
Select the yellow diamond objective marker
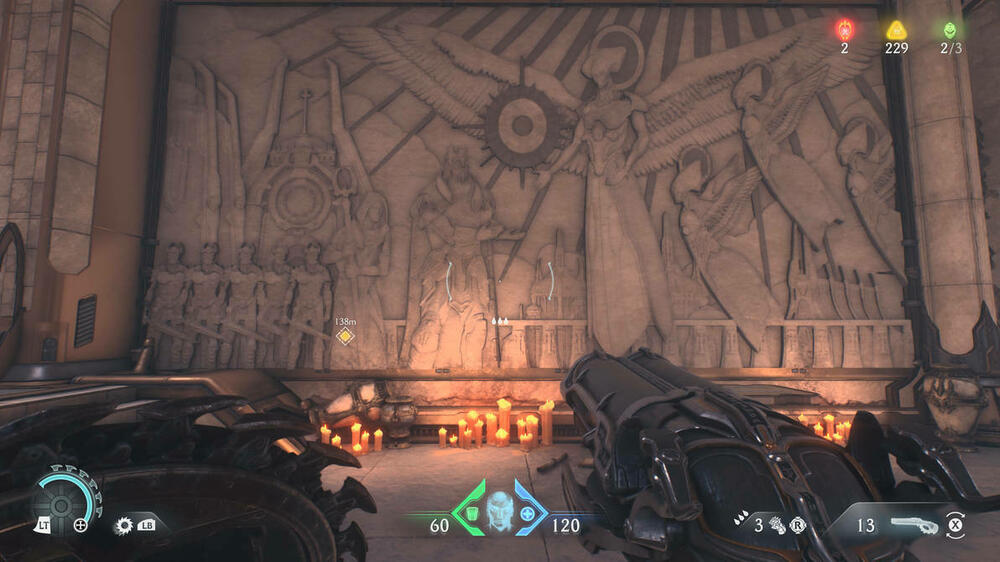(345, 335)
